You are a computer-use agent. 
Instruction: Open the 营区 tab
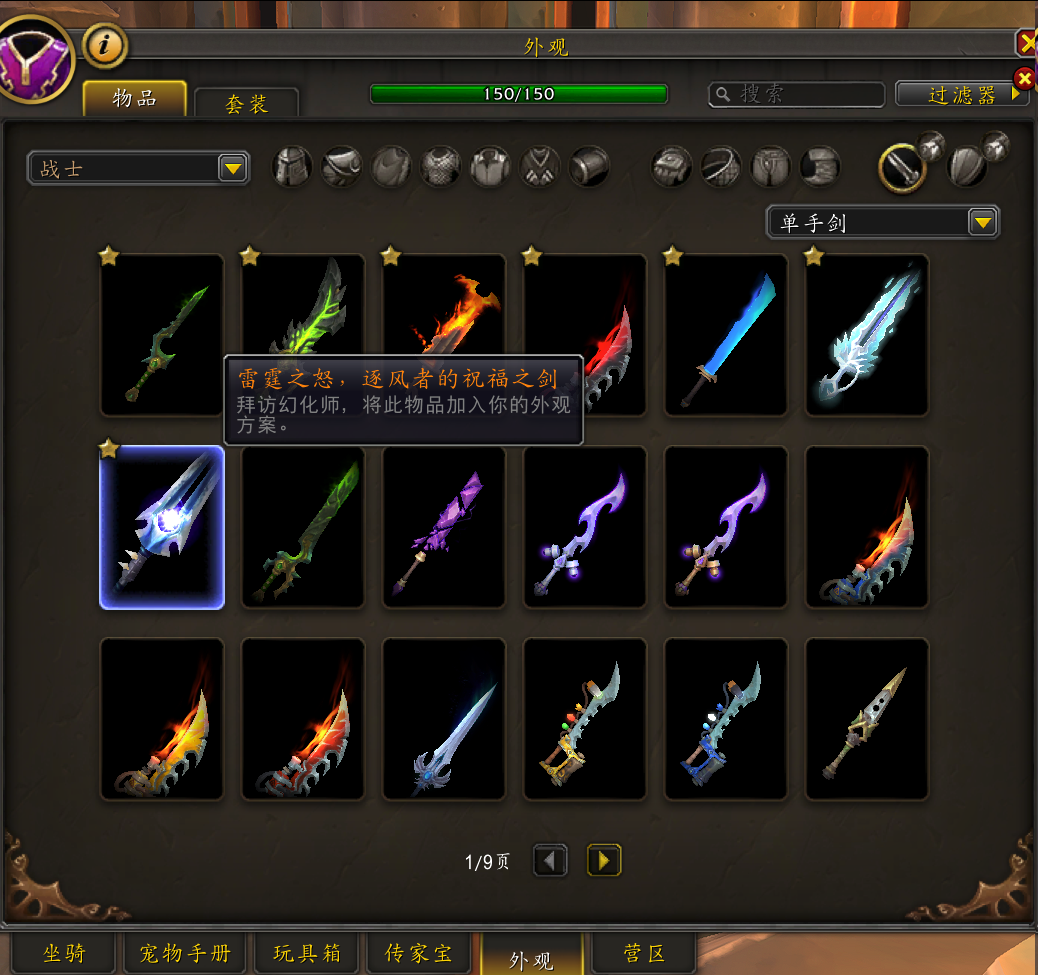coord(643,953)
